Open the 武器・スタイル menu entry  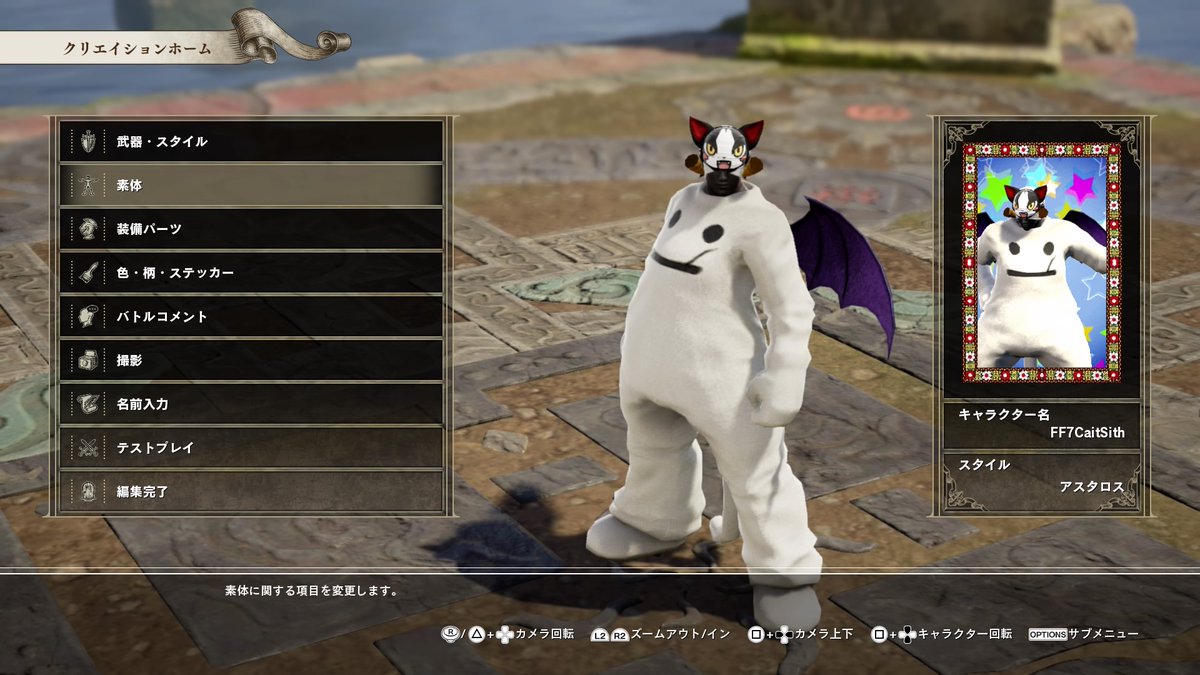(250, 141)
